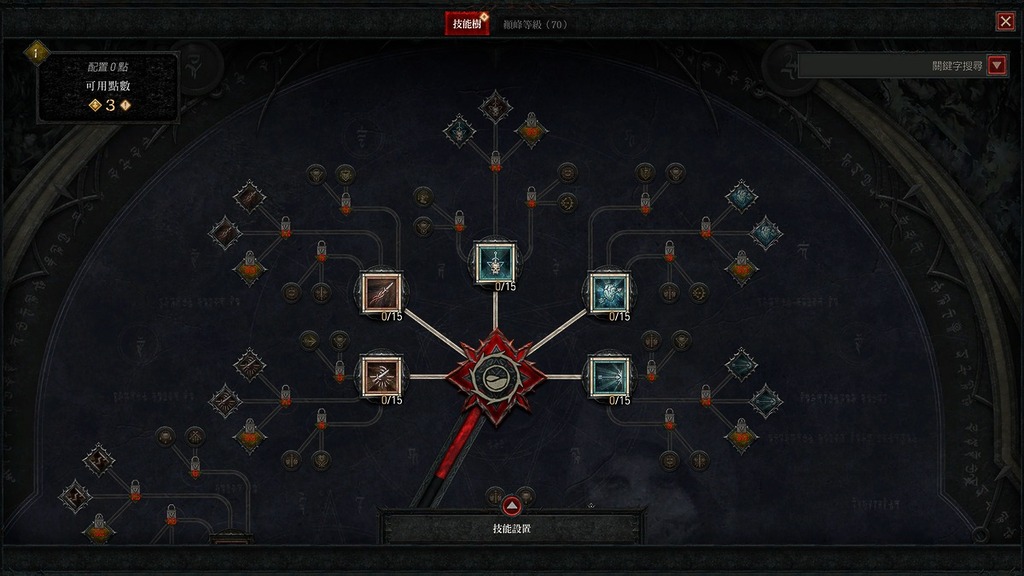Pick the teal skill with icy heart burst

click(x=608, y=291)
